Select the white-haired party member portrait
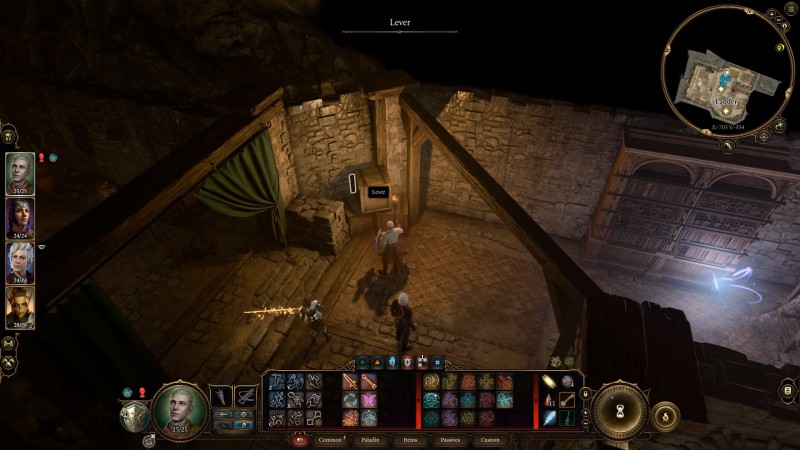 (20, 263)
